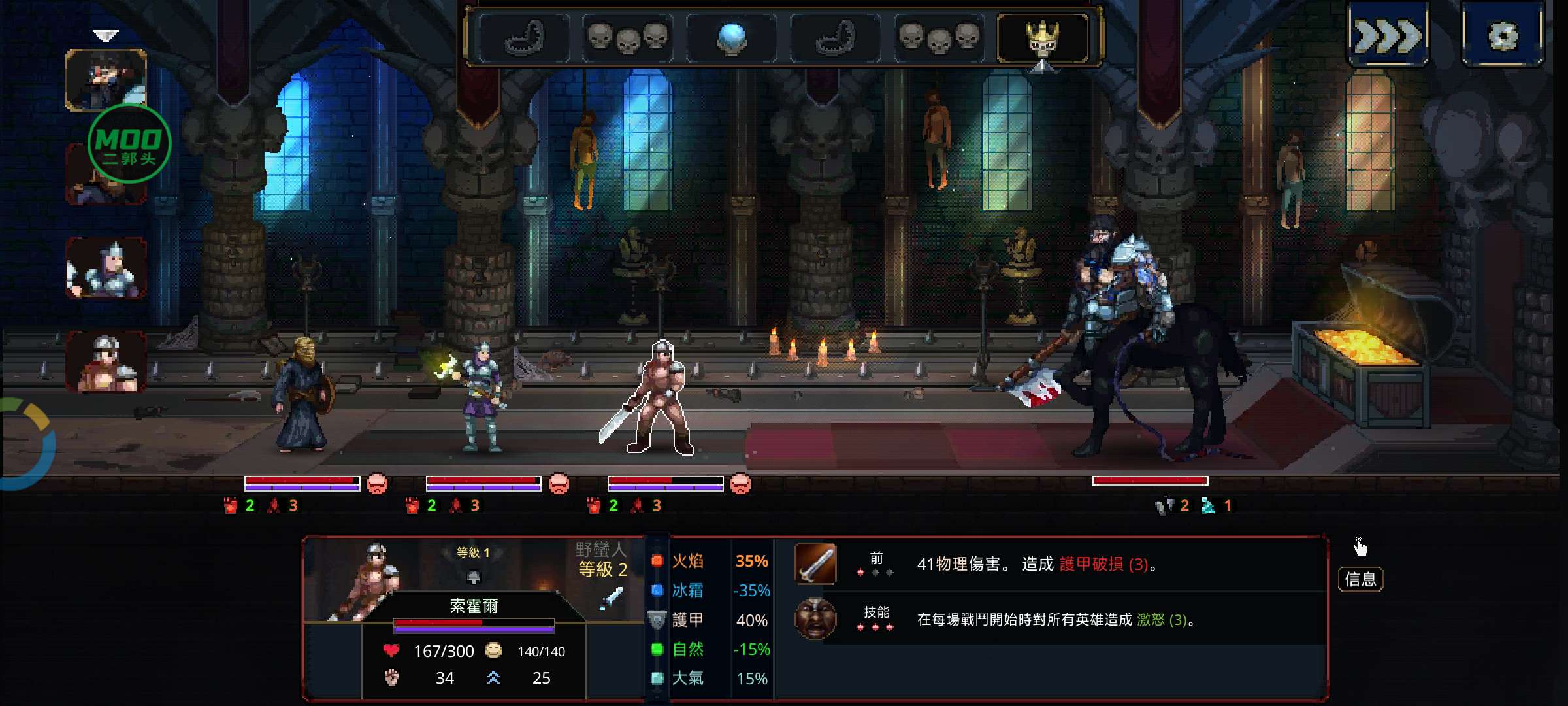
Task: Open the MOO 二郭头 overlay badge
Action: pos(129,145)
